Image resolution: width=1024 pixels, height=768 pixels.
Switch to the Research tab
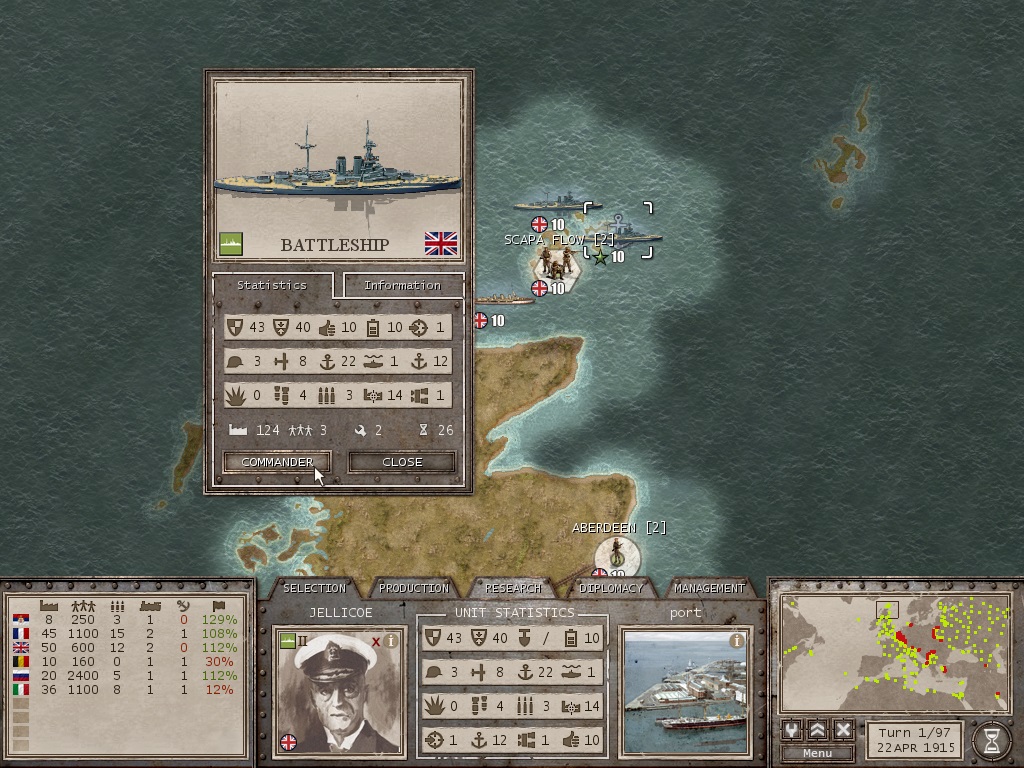[513, 588]
